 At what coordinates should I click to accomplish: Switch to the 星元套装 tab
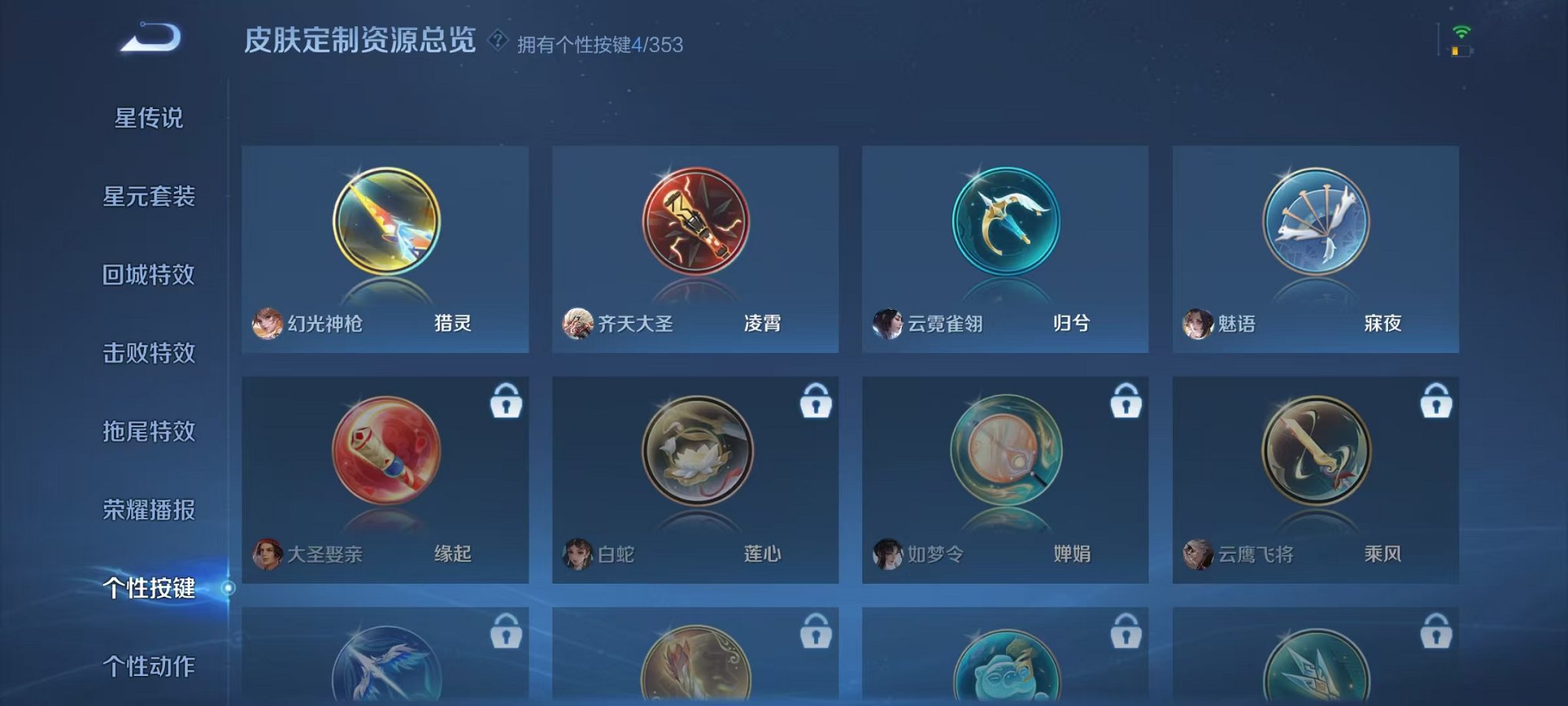[x=148, y=197]
